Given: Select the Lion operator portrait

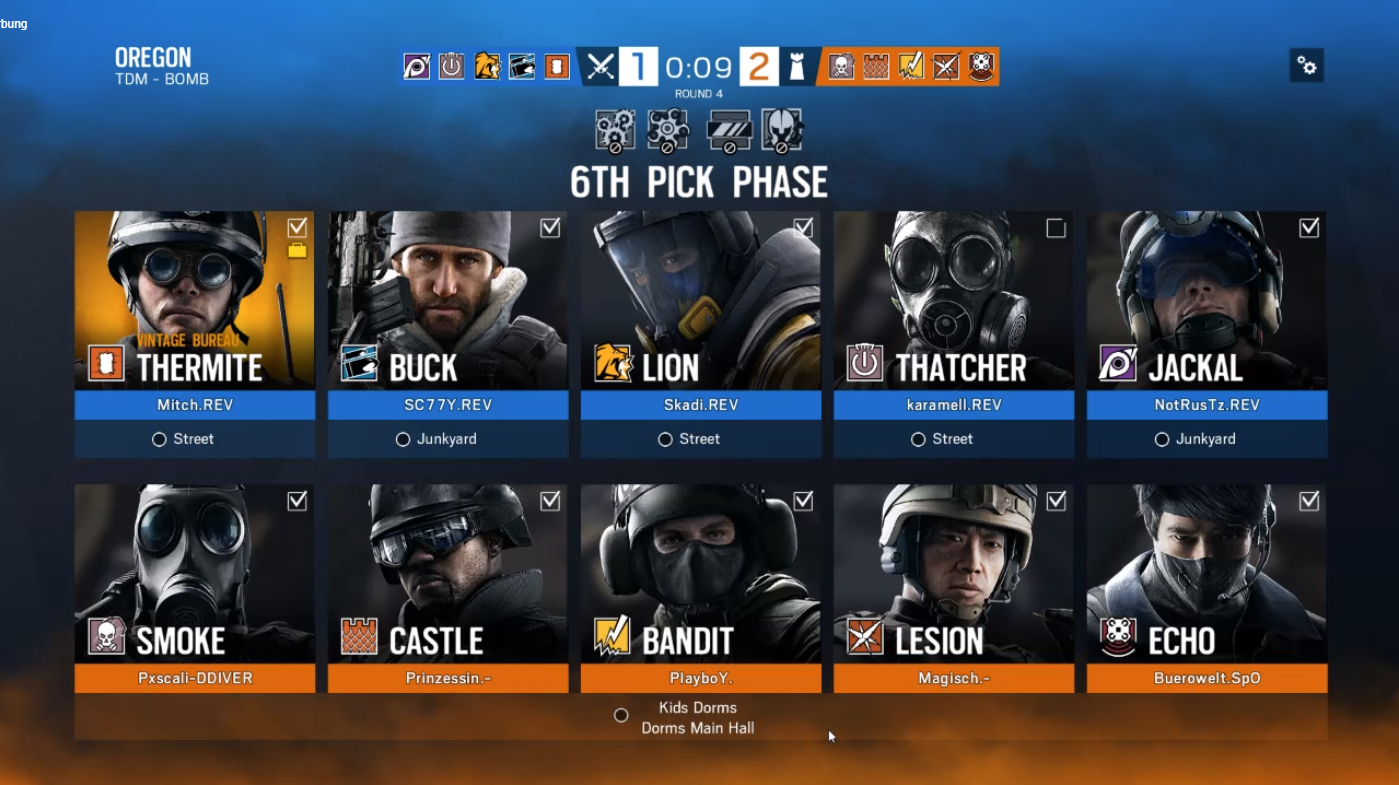Looking at the screenshot, I should (x=700, y=300).
